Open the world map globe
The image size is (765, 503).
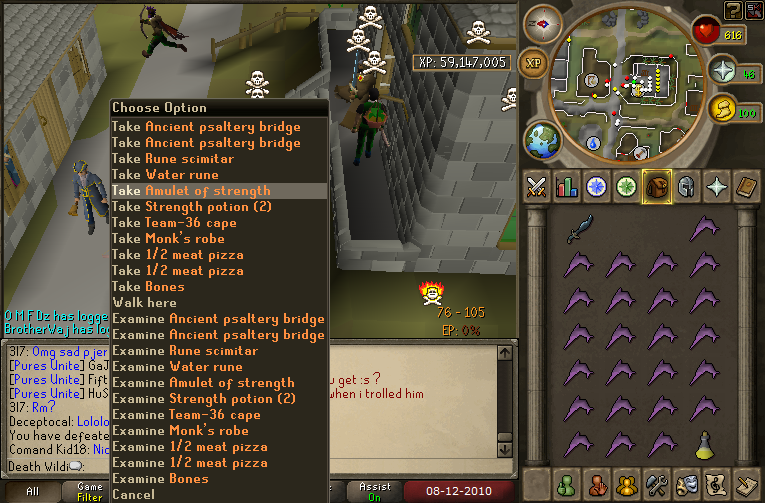click(x=542, y=139)
